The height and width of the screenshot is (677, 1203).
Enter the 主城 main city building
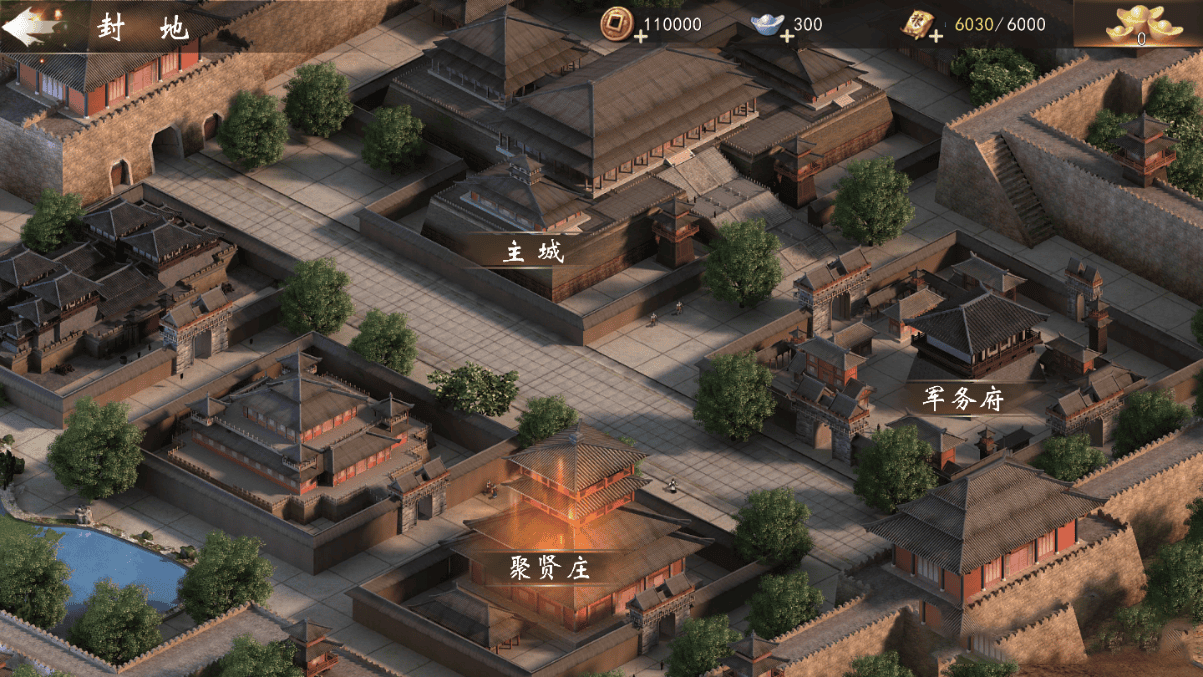click(533, 250)
